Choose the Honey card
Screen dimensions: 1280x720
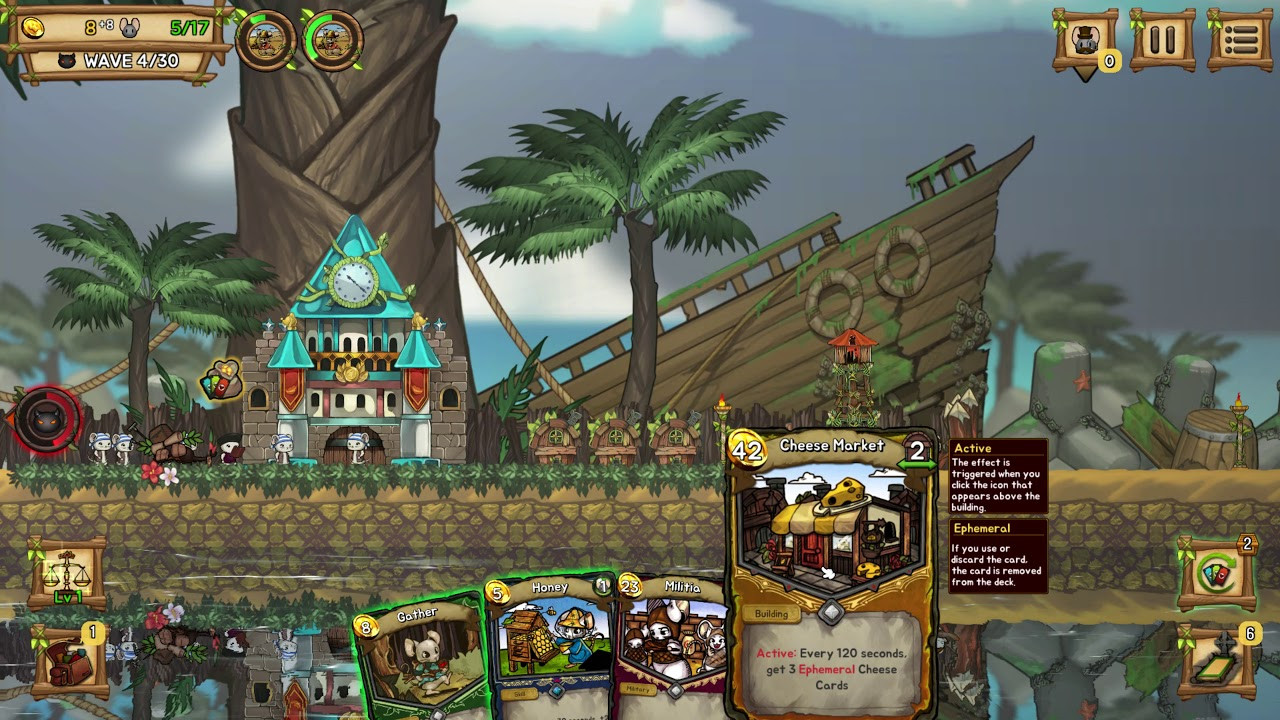coord(552,640)
